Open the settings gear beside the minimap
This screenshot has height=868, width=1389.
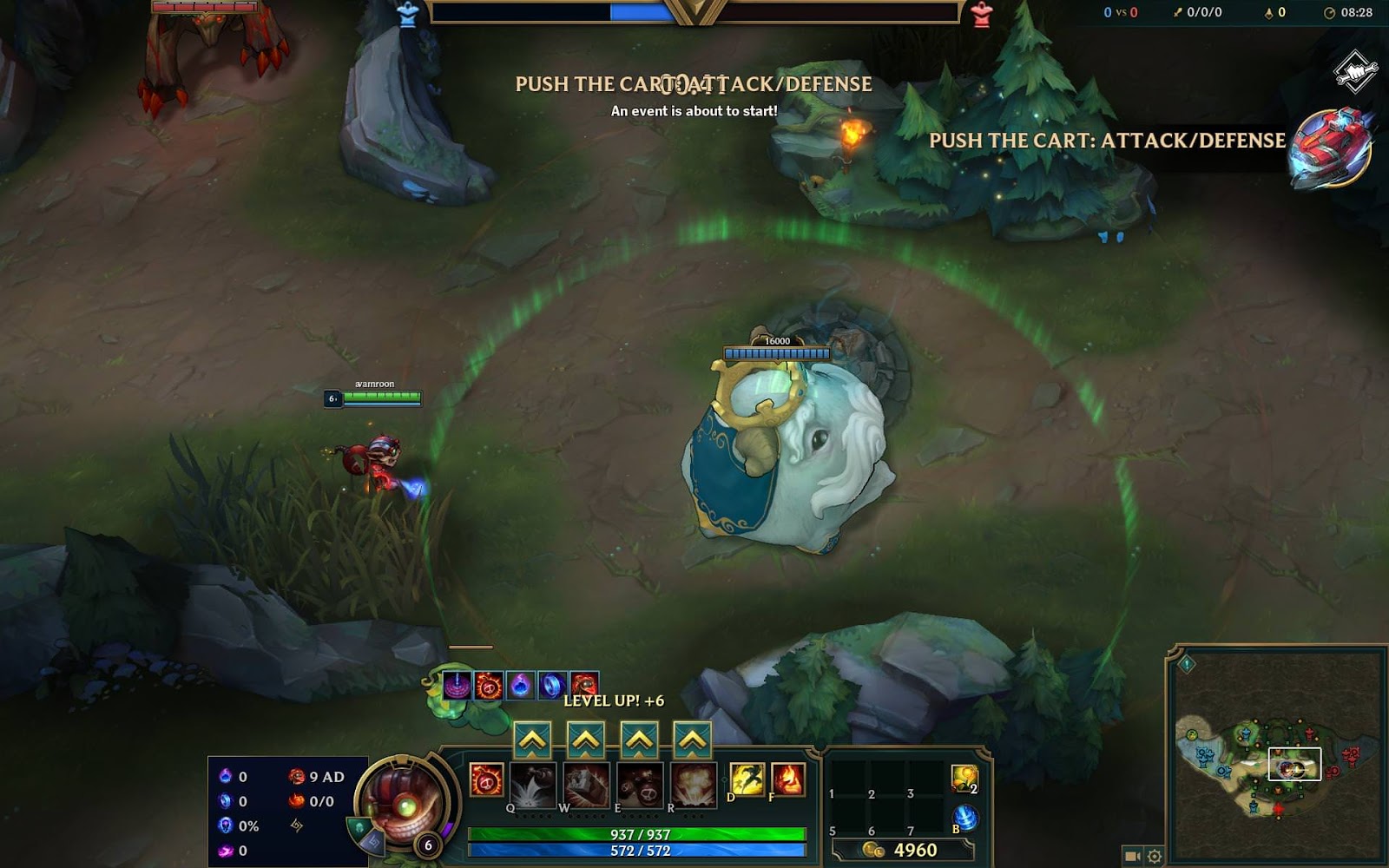[x=1154, y=857]
